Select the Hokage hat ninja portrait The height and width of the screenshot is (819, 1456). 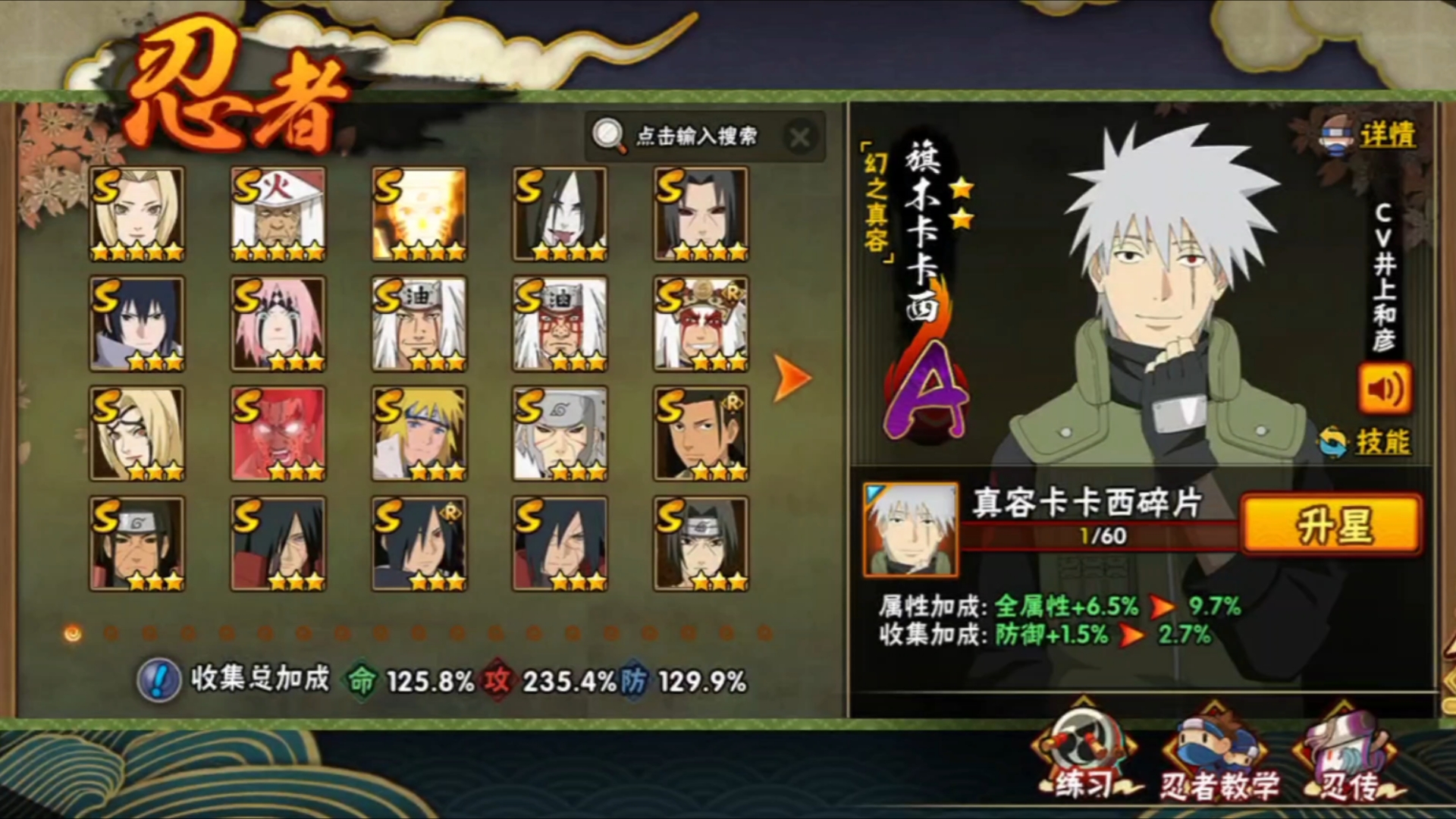(x=278, y=214)
